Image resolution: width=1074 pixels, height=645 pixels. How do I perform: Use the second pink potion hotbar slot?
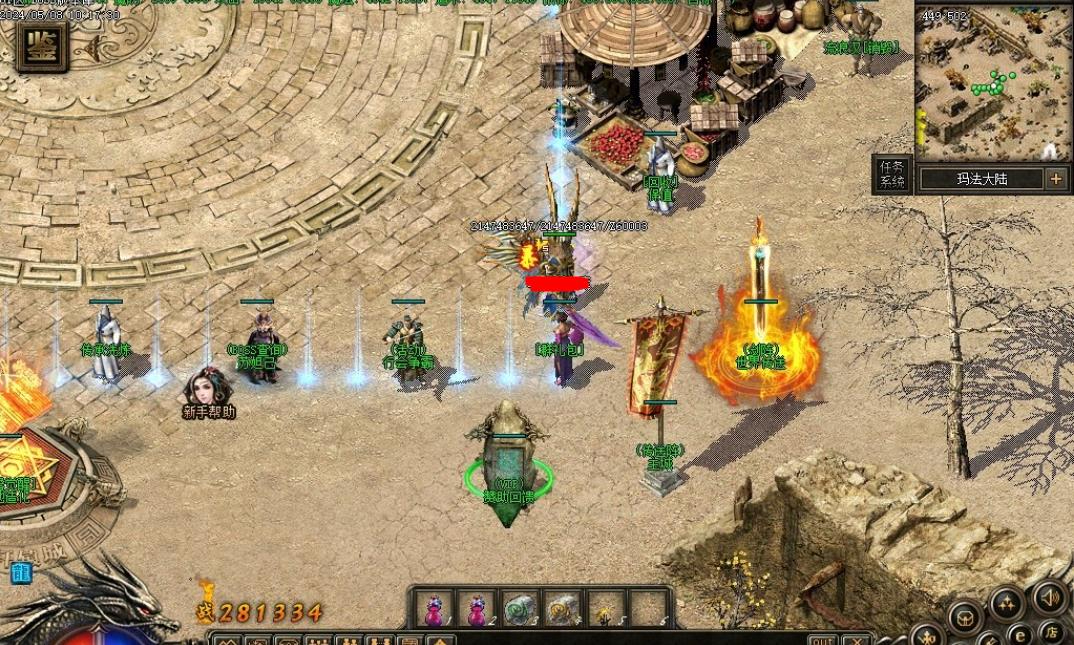point(478,609)
